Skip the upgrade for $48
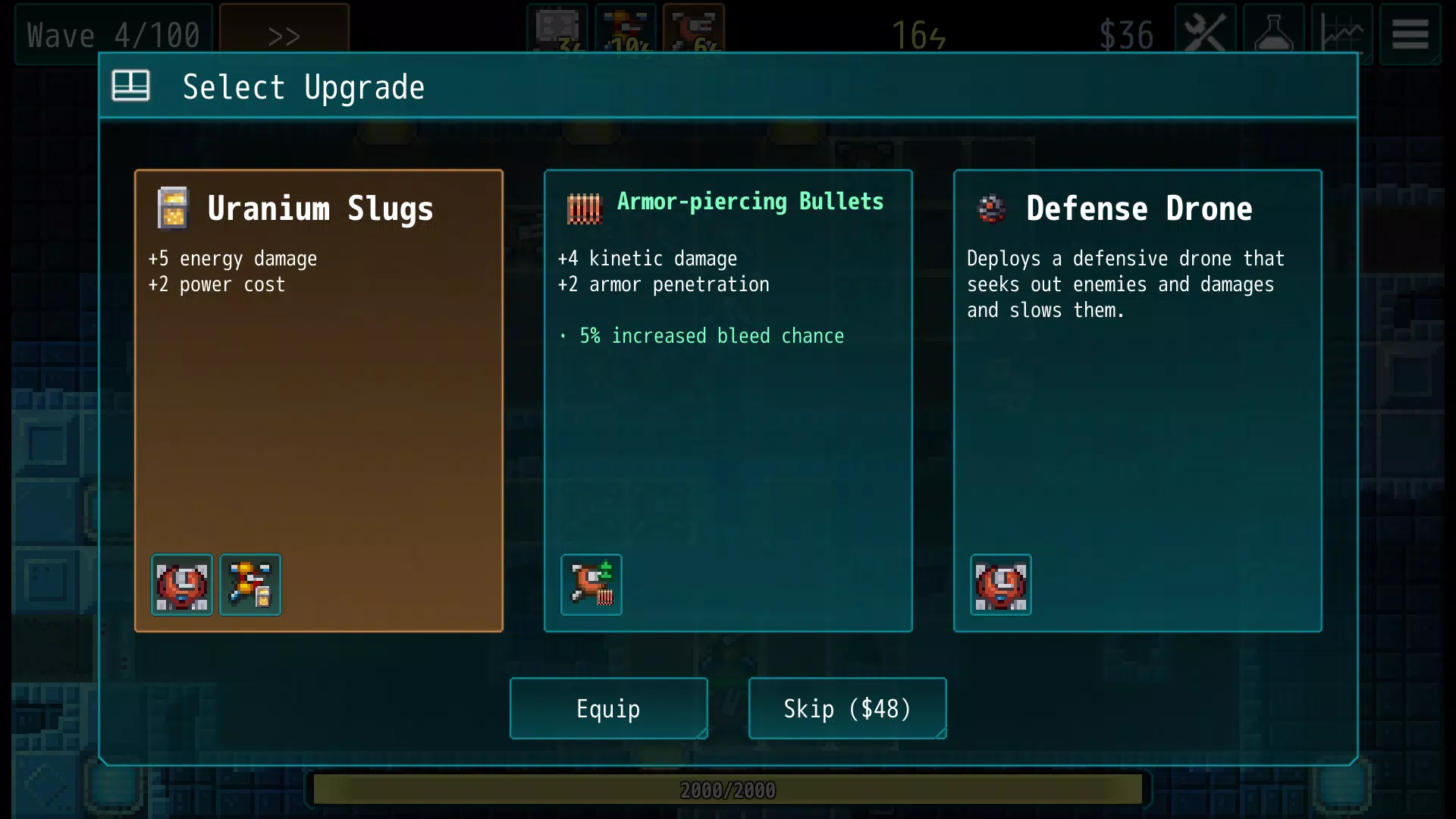This screenshot has height=819, width=1456. (x=847, y=708)
